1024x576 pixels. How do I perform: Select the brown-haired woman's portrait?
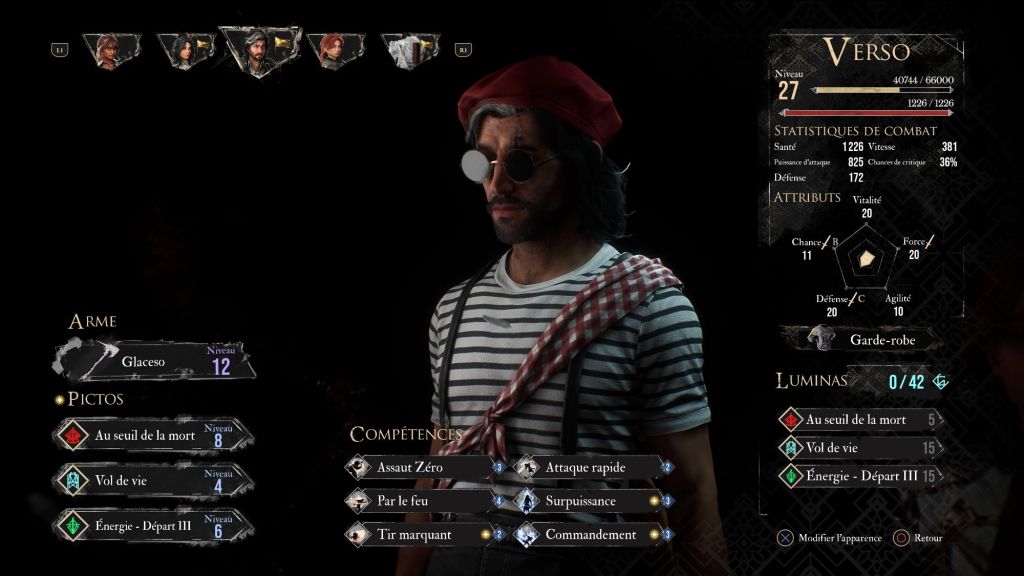[110, 49]
